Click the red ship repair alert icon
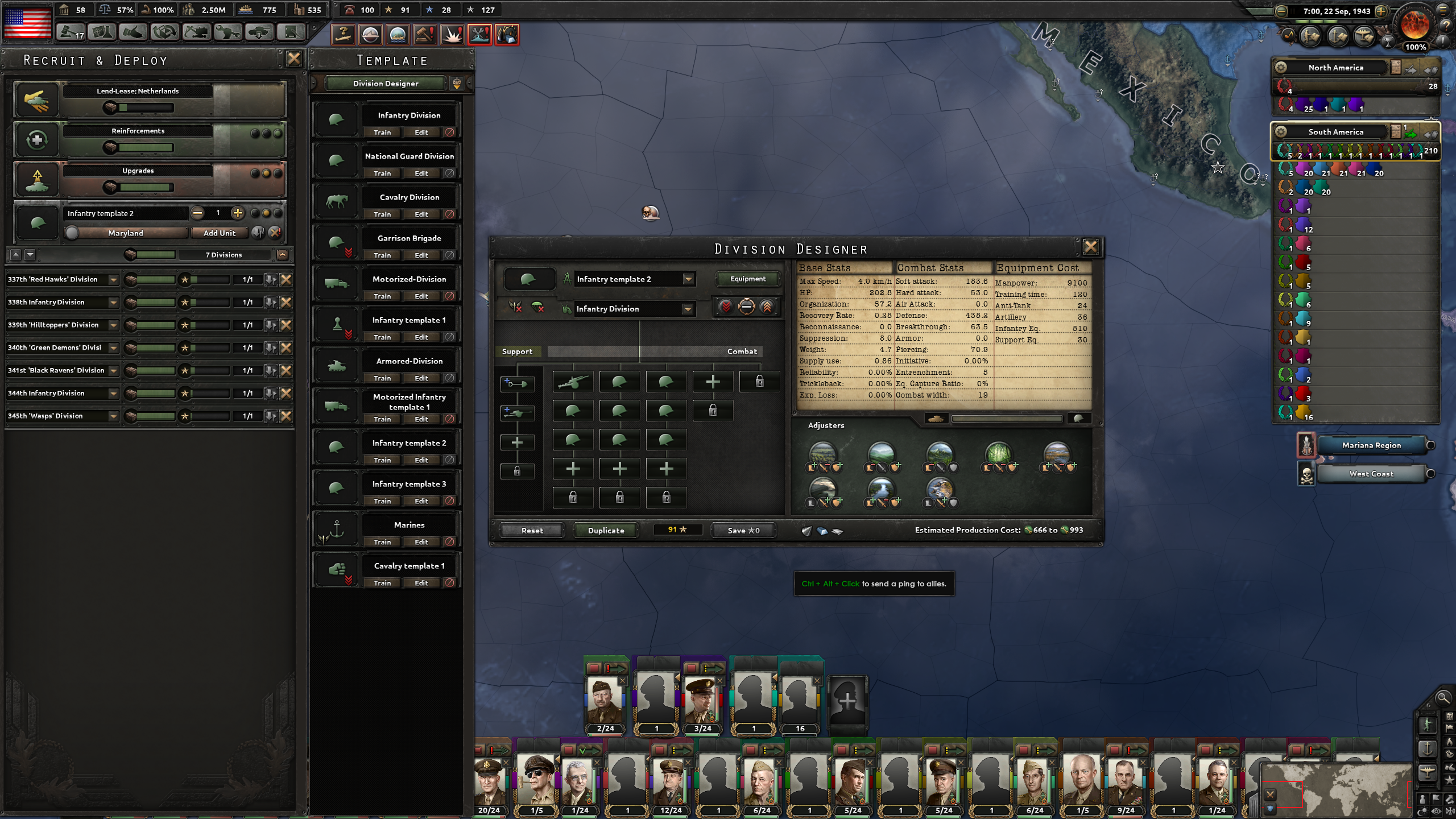The height and width of the screenshot is (819, 1456). 479,34
